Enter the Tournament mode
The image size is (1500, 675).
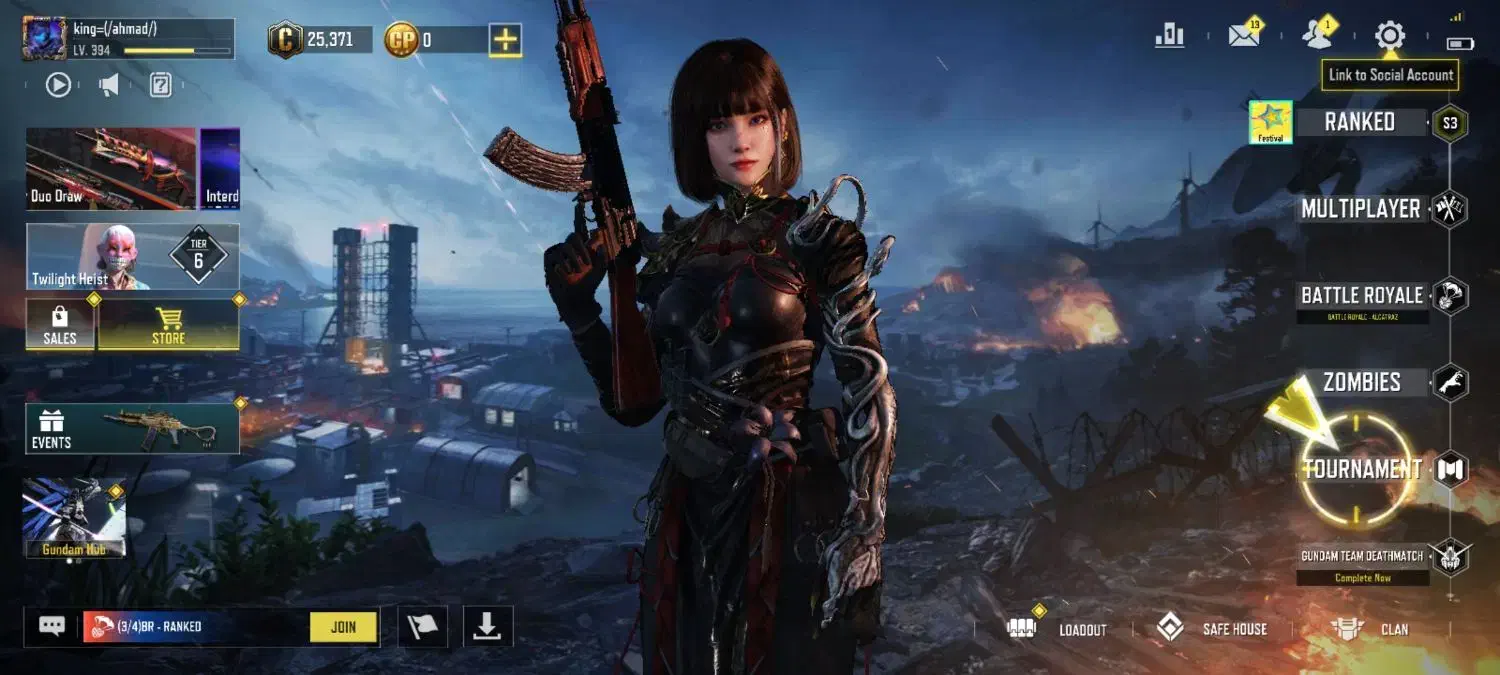pos(1361,469)
